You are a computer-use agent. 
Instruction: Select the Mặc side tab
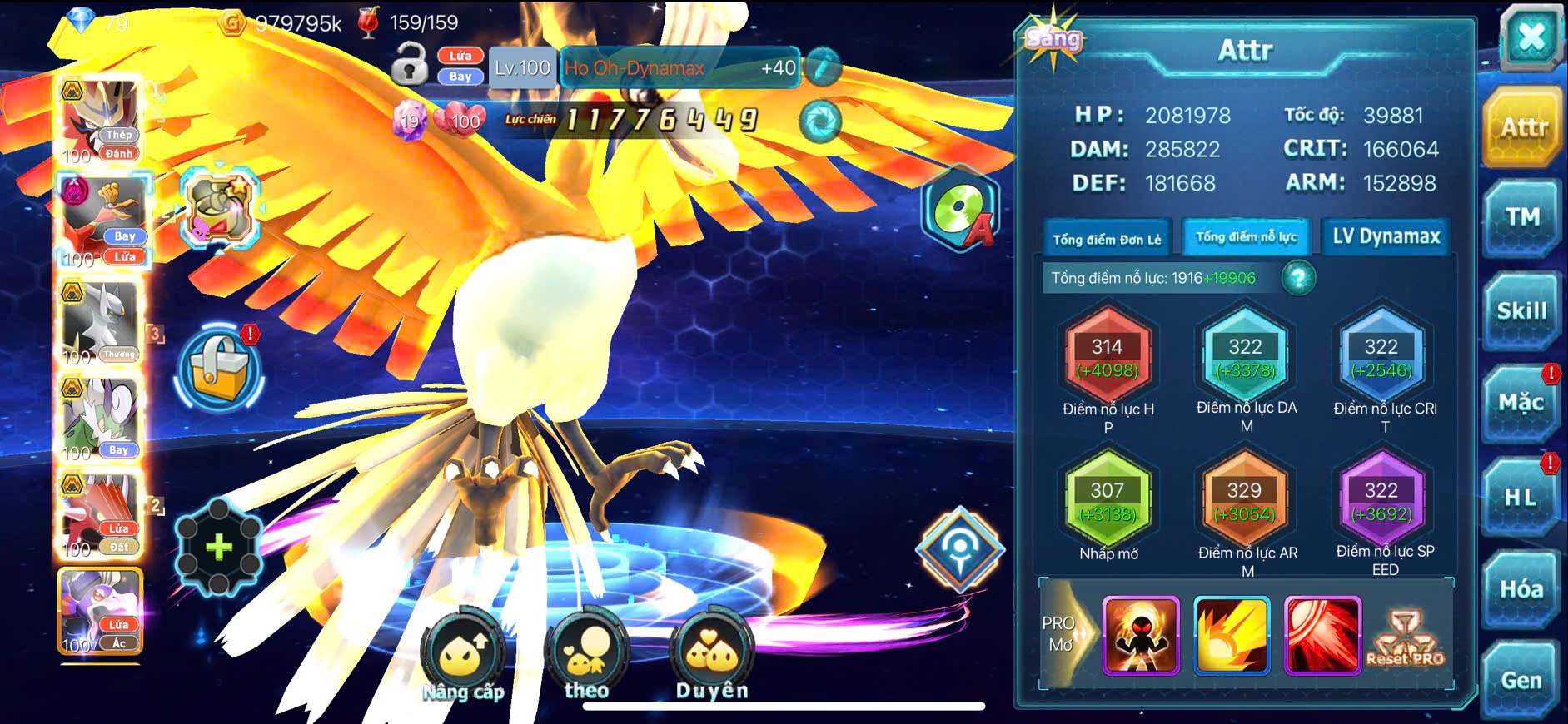[x=1522, y=404]
